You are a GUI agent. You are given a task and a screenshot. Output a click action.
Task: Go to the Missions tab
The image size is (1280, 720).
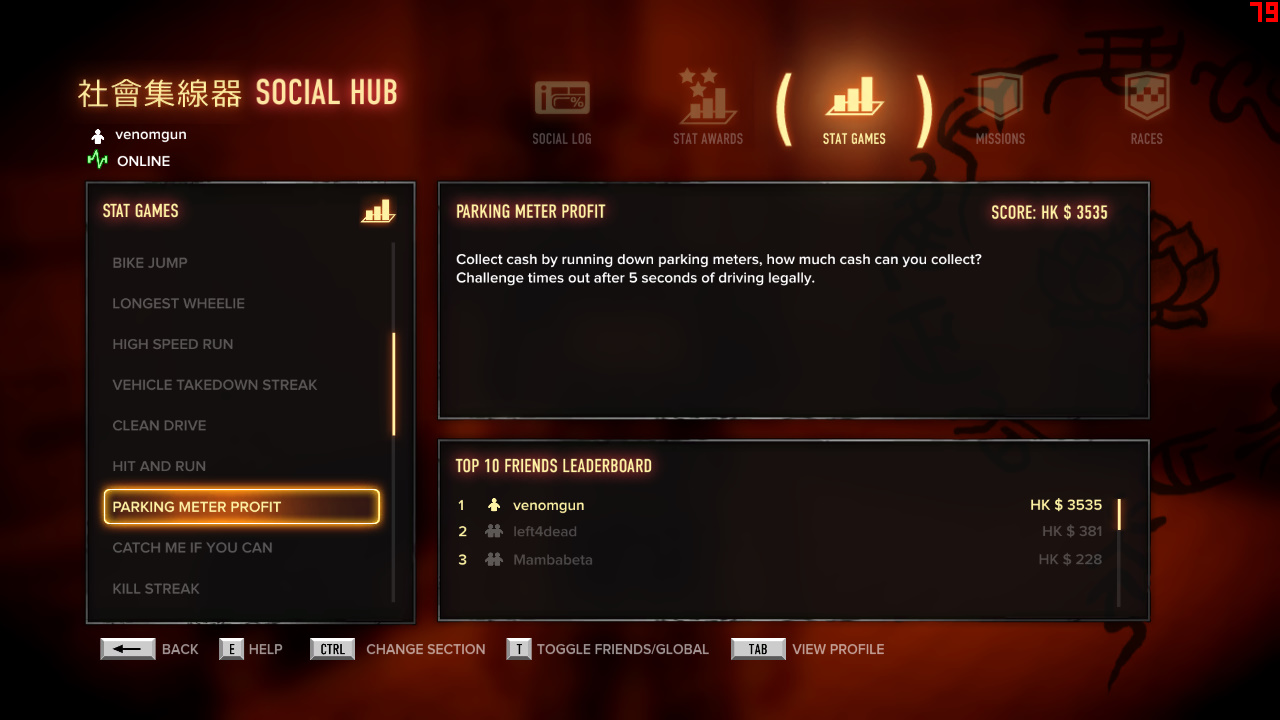click(1000, 112)
